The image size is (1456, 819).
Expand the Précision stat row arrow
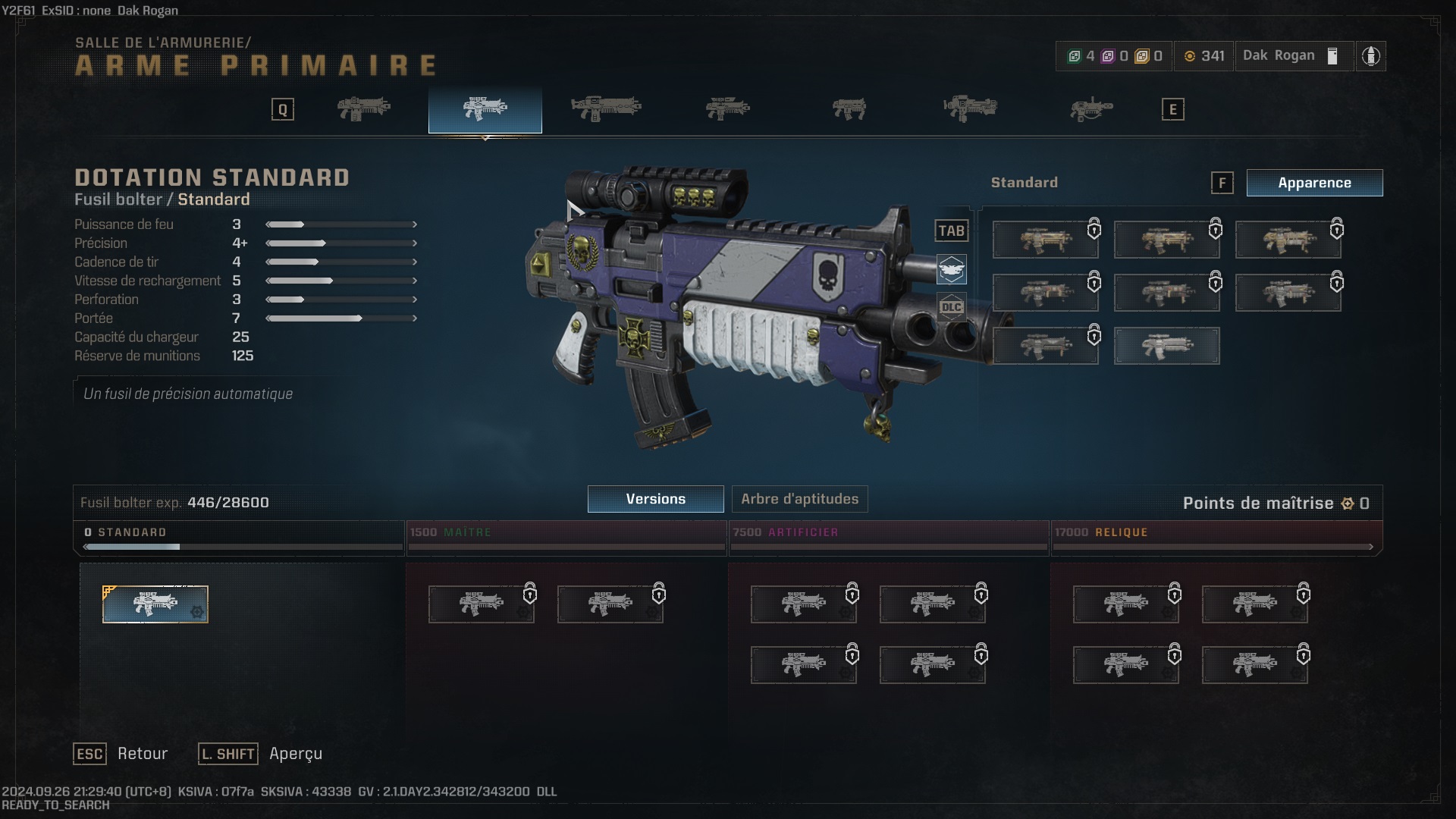coord(414,243)
